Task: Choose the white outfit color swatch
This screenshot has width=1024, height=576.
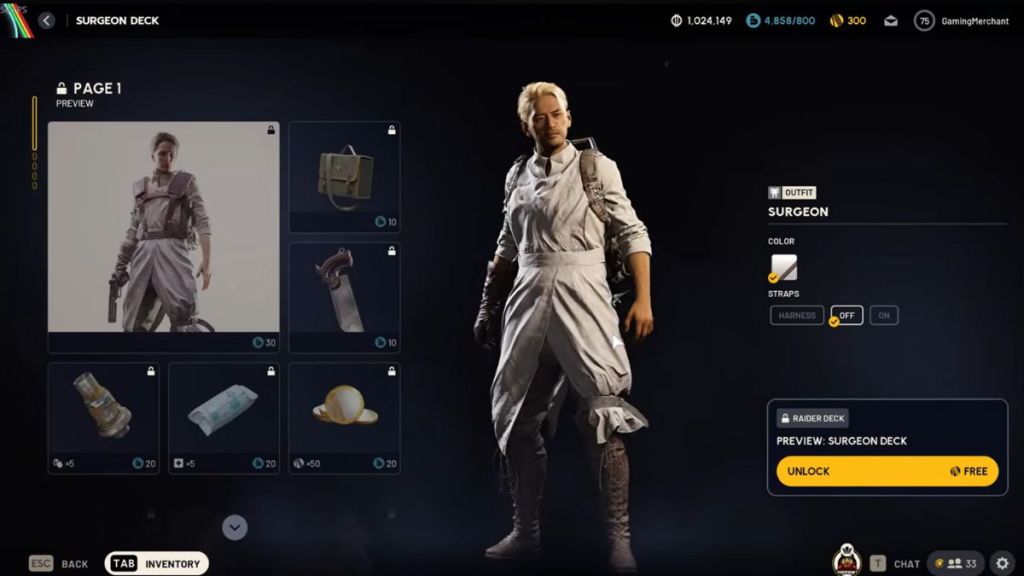Action: coord(784,268)
